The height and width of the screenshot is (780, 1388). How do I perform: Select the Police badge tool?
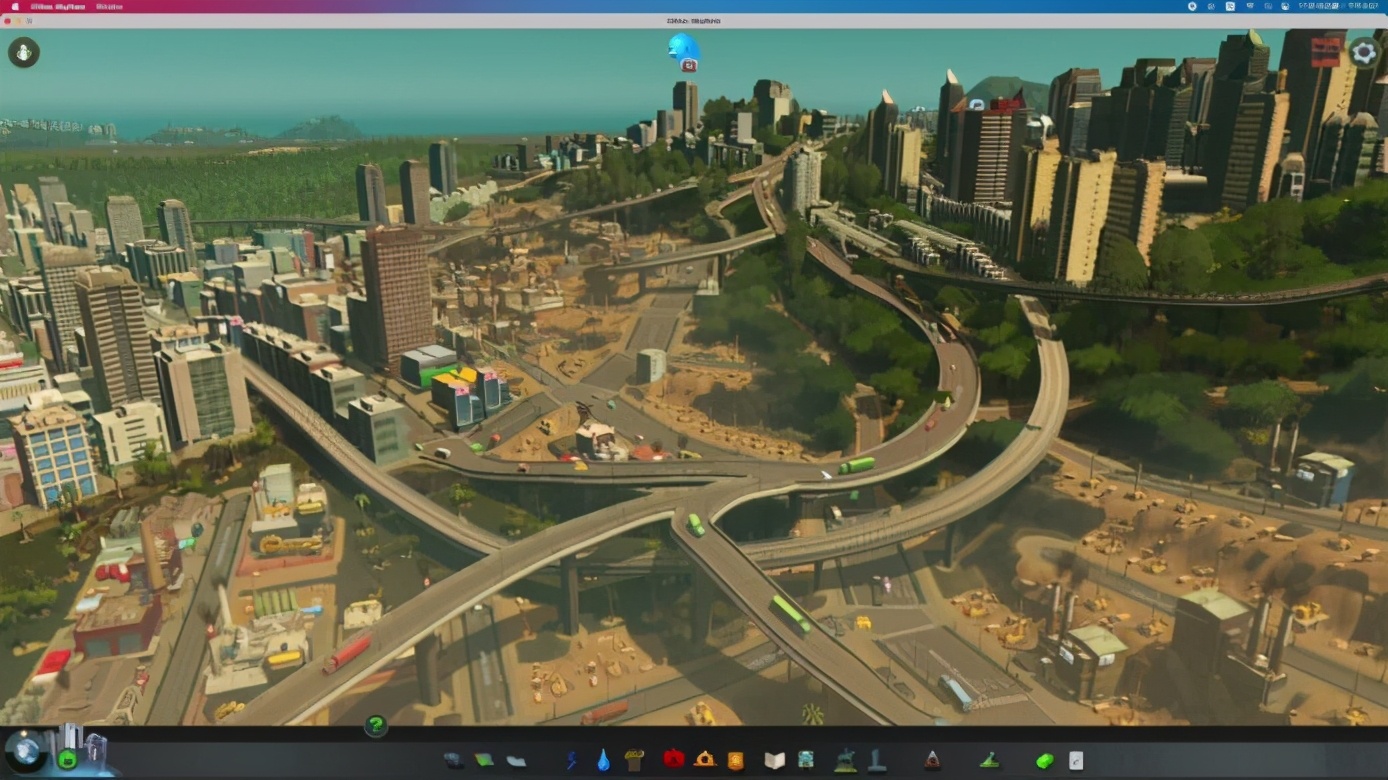coord(736,760)
